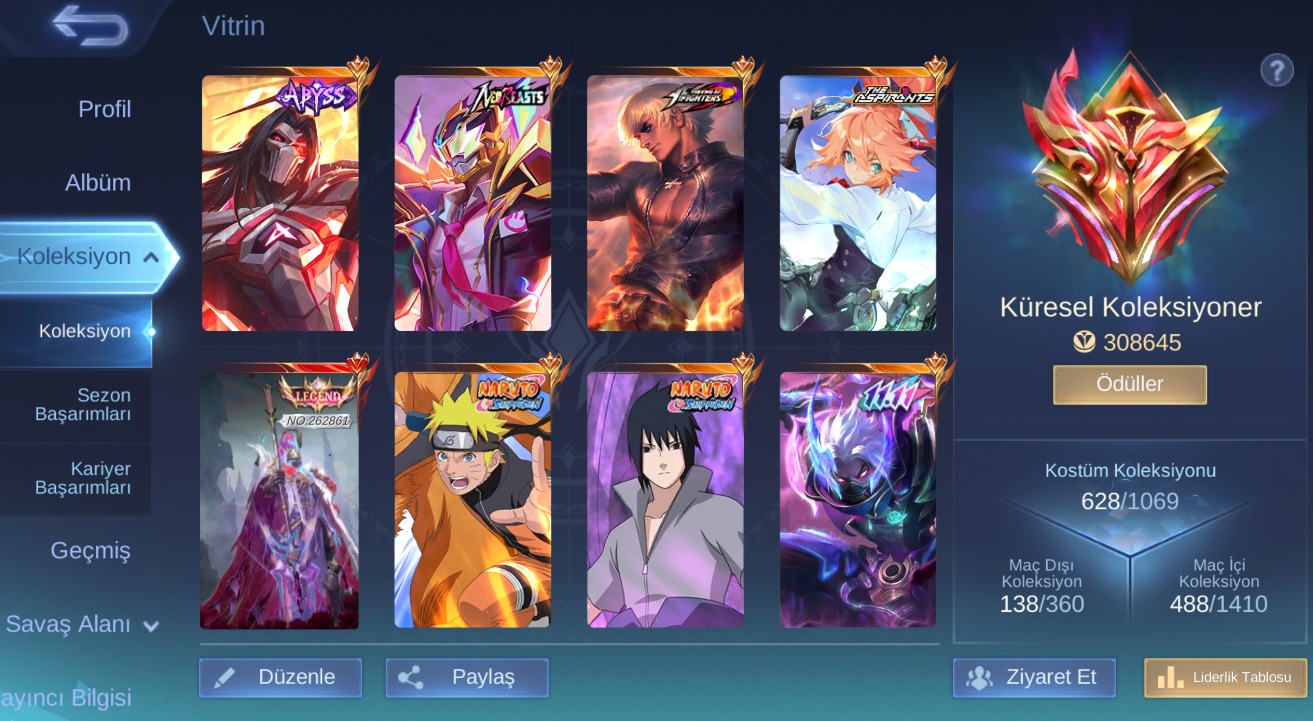Select the Koleksiyon sub-tab
This screenshot has height=721, width=1313.
(x=85, y=331)
